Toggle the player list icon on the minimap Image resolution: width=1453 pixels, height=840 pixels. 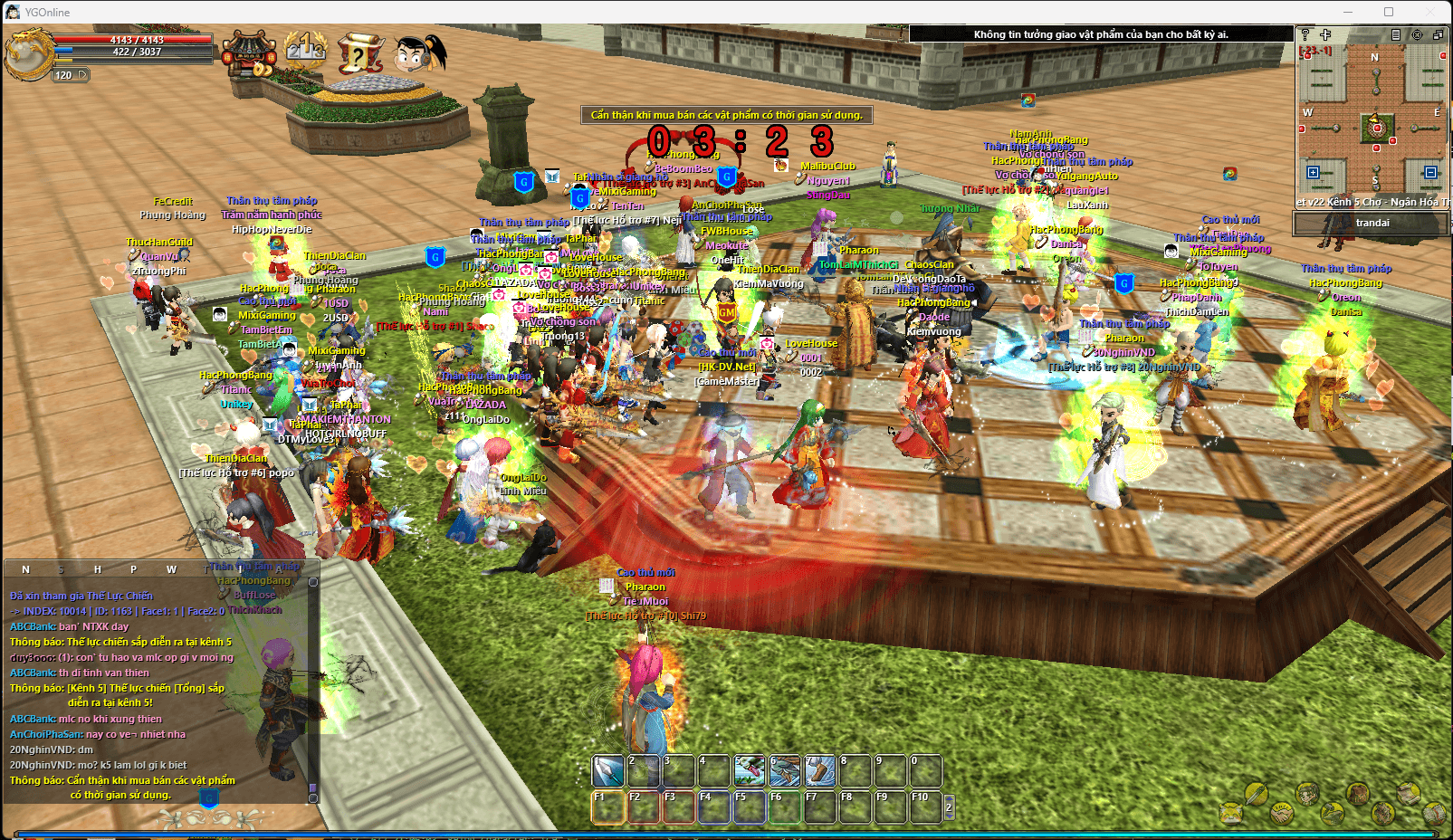pyautogui.click(x=1395, y=35)
